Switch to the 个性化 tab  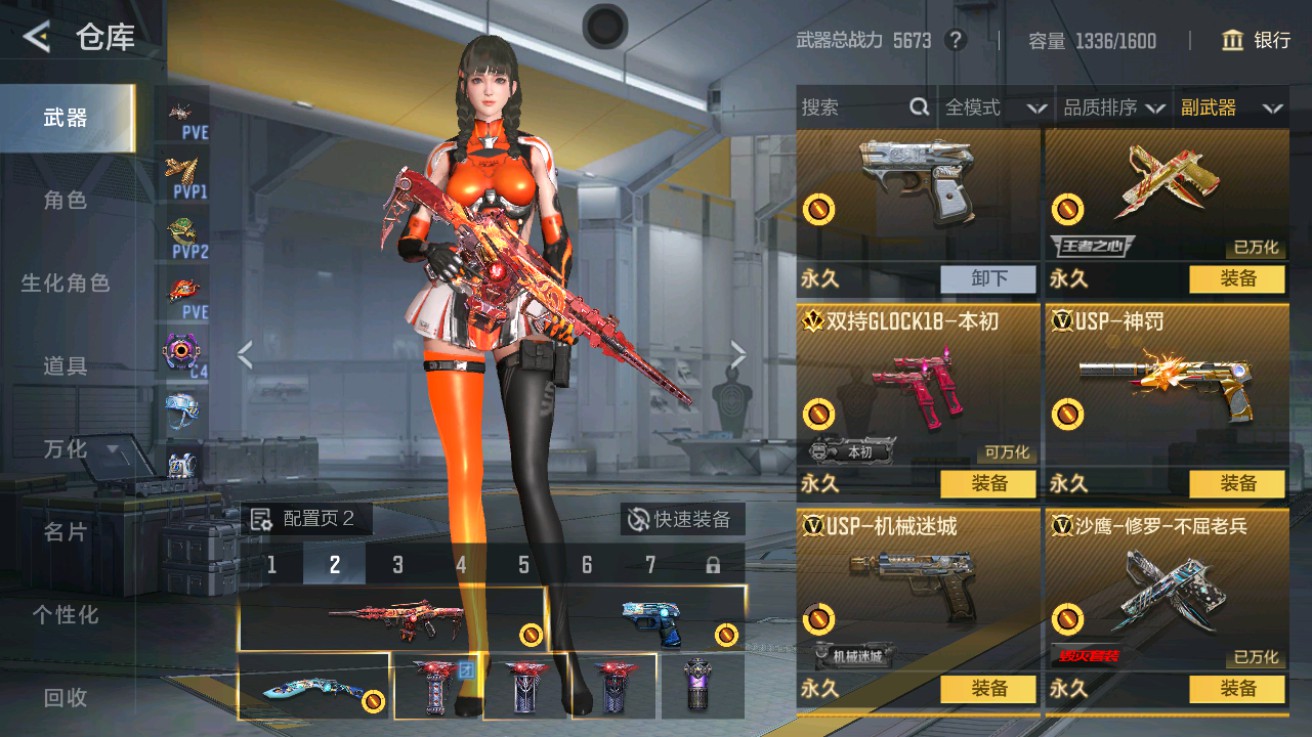tap(66, 615)
